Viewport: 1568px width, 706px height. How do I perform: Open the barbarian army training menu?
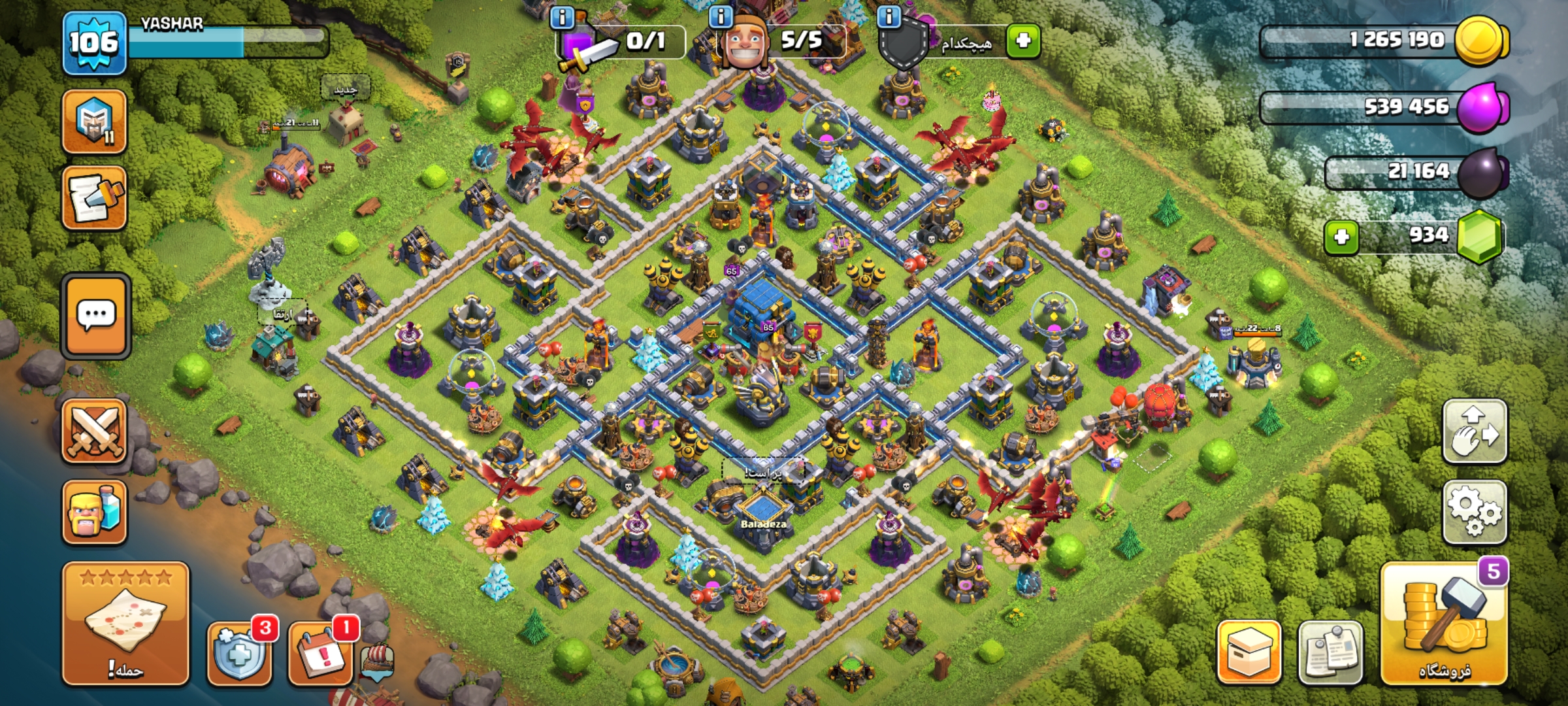coord(94,512)
